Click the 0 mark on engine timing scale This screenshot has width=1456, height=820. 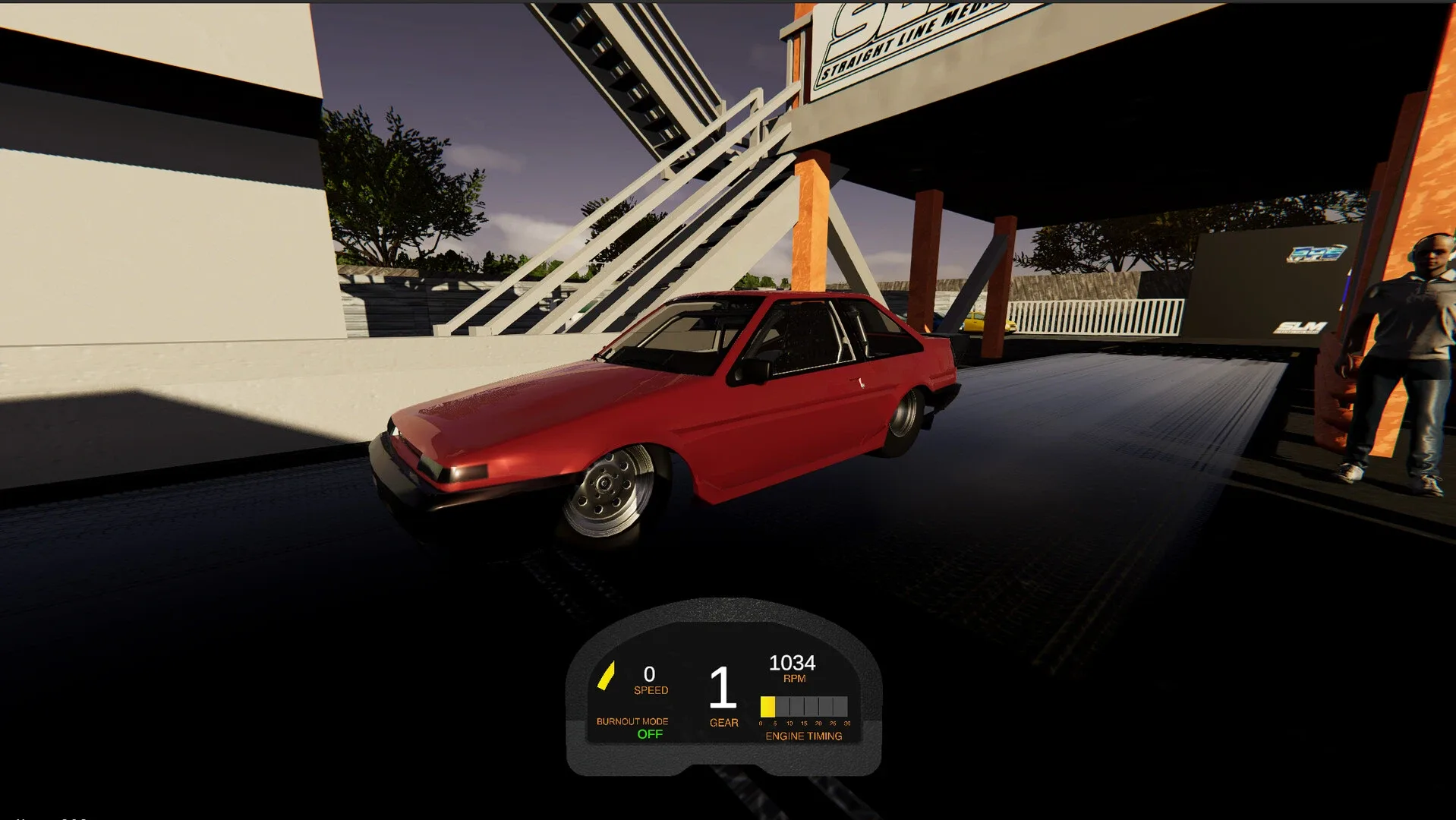click(x=761, y=724)
